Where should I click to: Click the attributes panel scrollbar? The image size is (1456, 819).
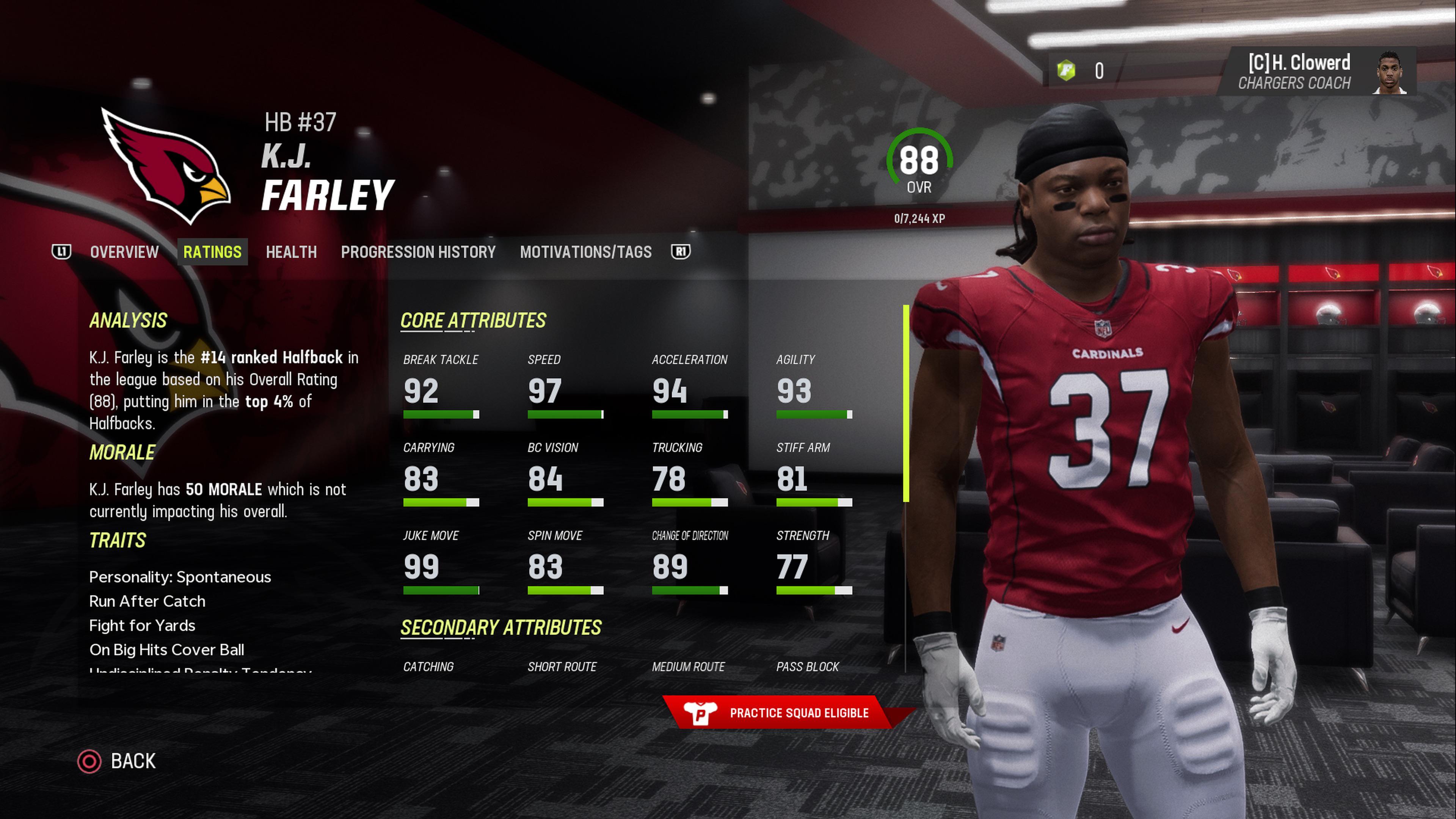(906, 403)
